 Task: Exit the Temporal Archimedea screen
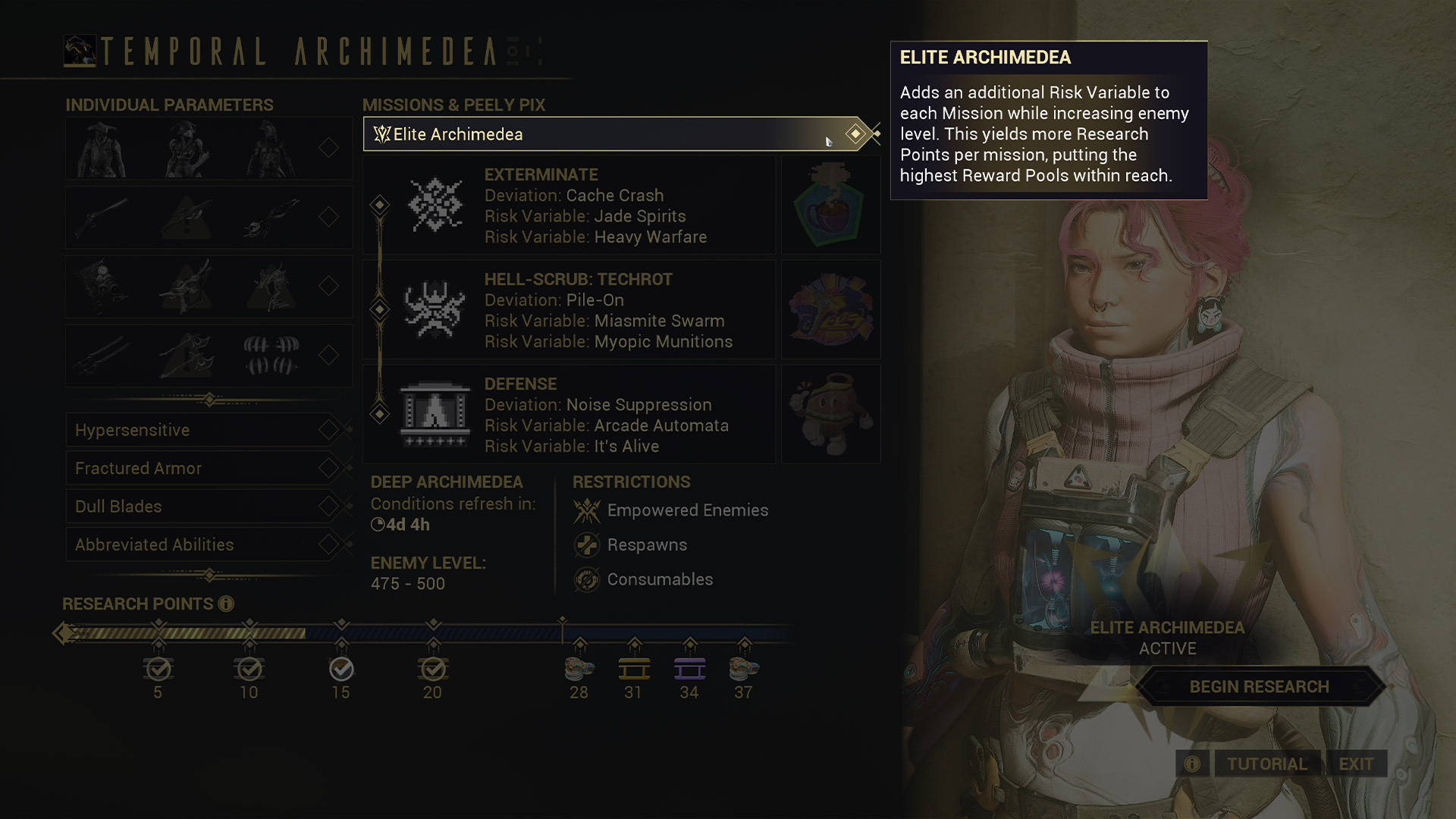[1356, 764]
